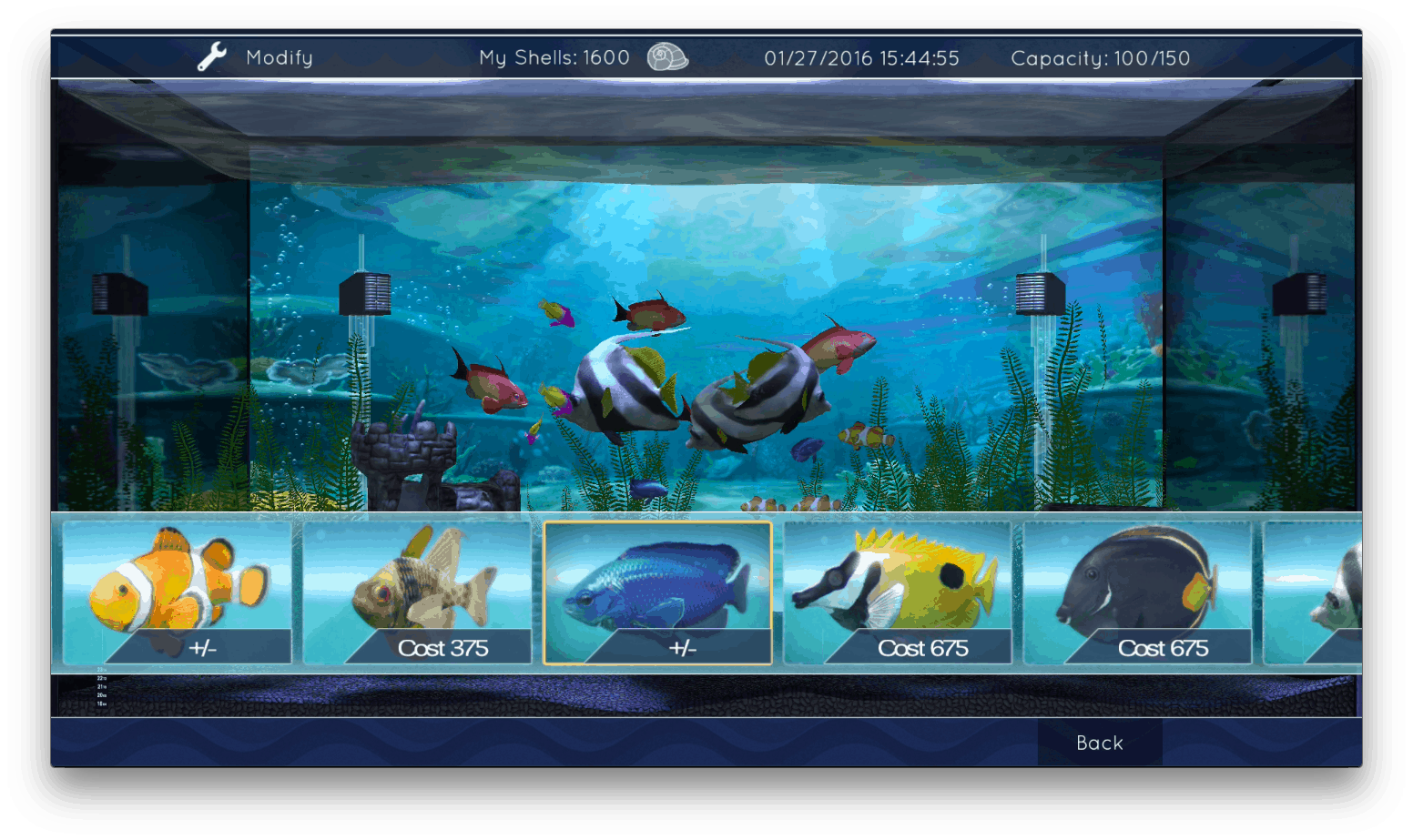Go back using the Back button
Screen dimensions: 1413x840
[1099, 743]
